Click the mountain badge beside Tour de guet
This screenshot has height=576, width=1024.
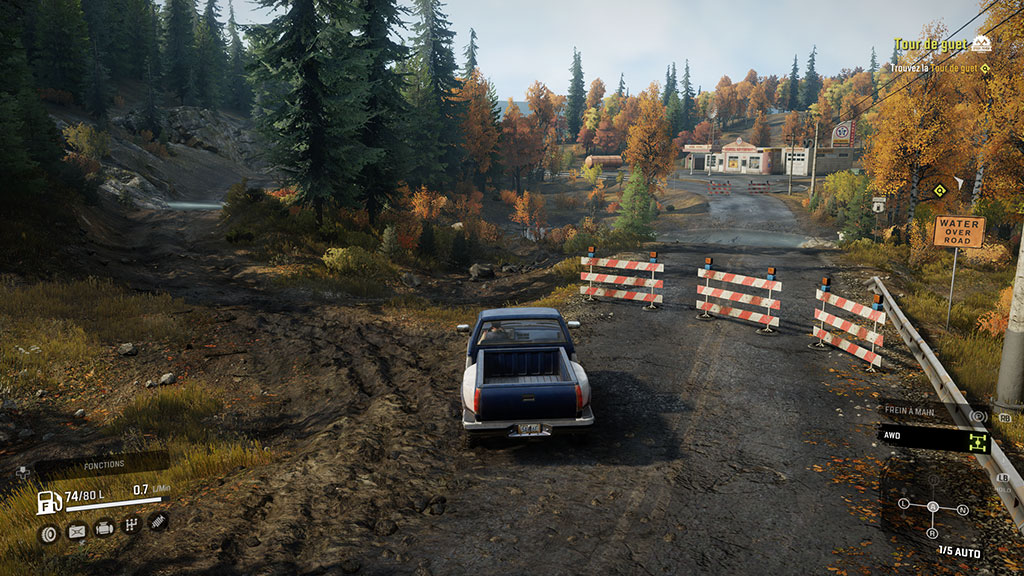click(981, 44)
